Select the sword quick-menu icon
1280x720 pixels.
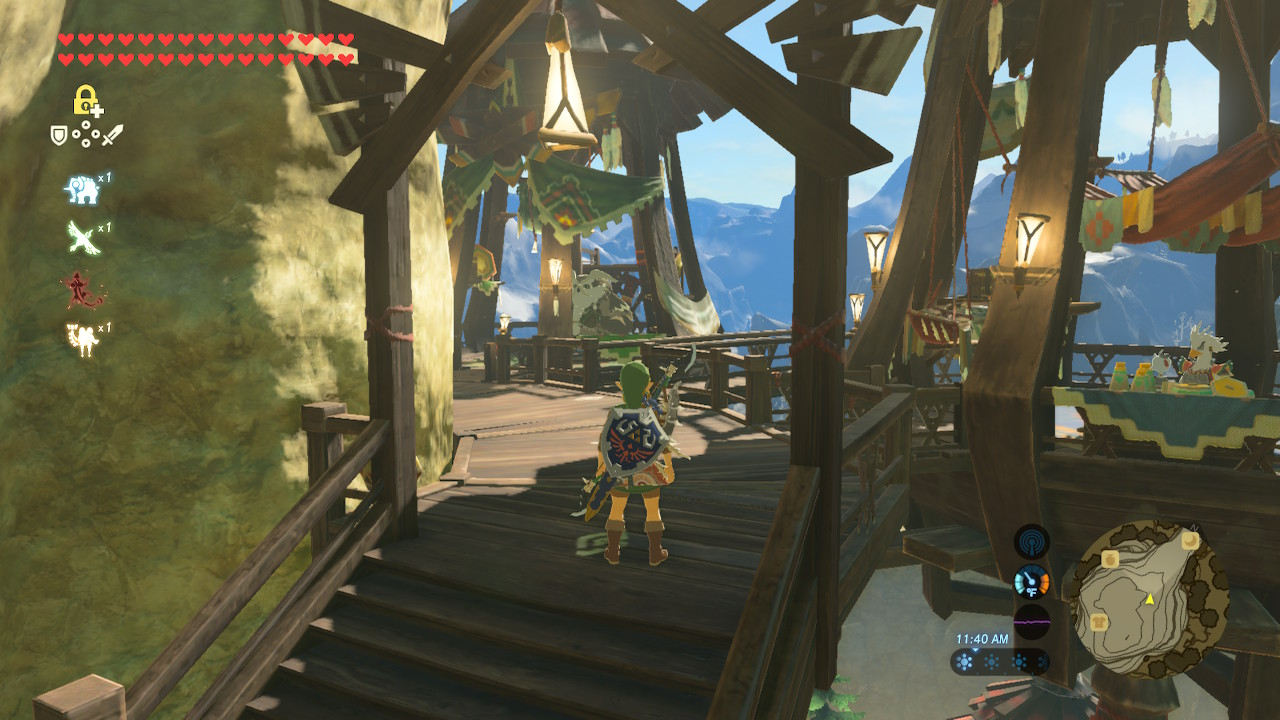click(112, 134)
